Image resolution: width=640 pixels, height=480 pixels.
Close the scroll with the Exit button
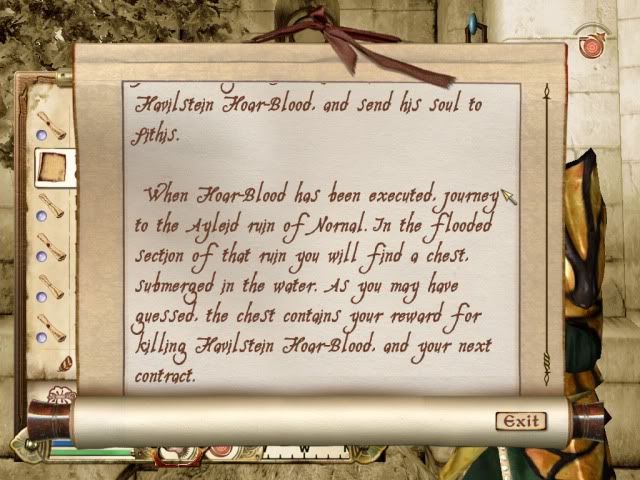coord(521,421)
